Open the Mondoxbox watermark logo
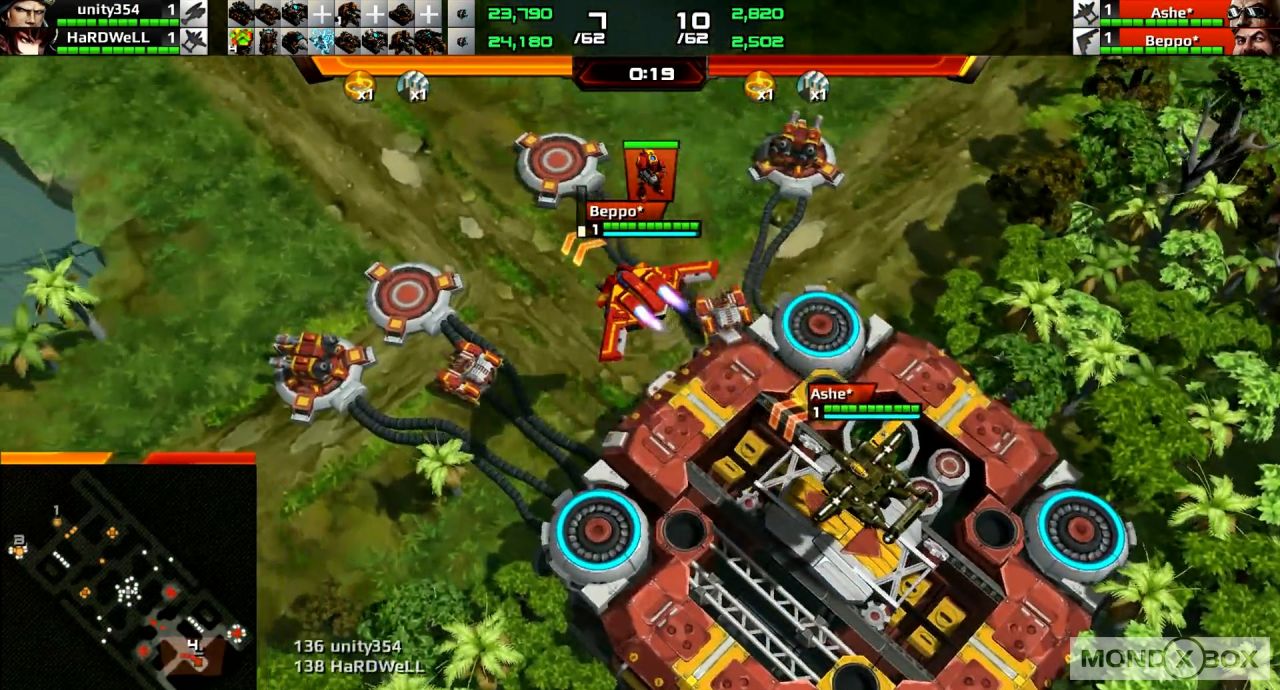The width and height of the screenshot is (1280, 690). [x=1169, y=658]
